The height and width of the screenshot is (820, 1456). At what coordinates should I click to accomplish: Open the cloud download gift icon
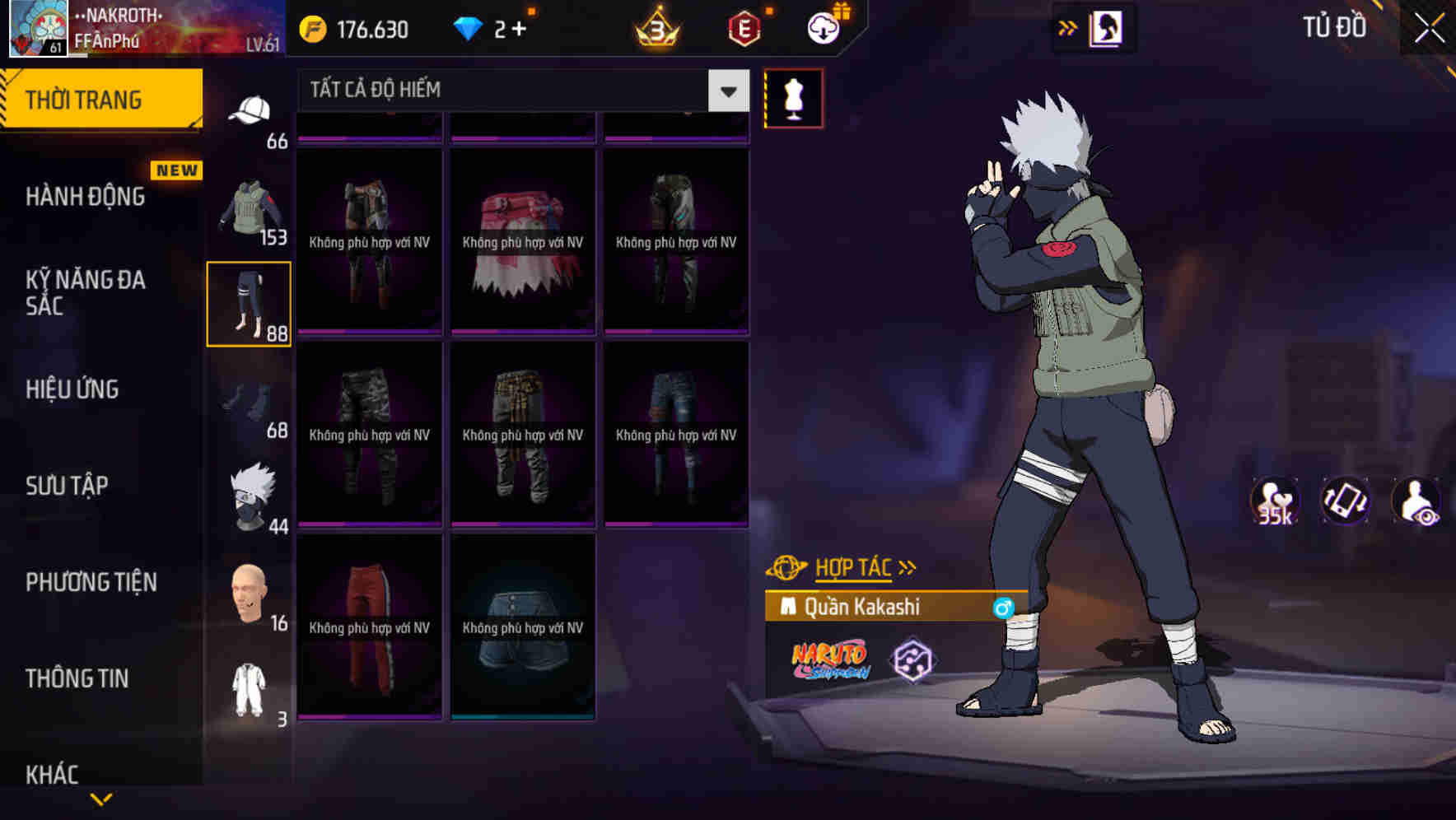click(x=822, y=27)
